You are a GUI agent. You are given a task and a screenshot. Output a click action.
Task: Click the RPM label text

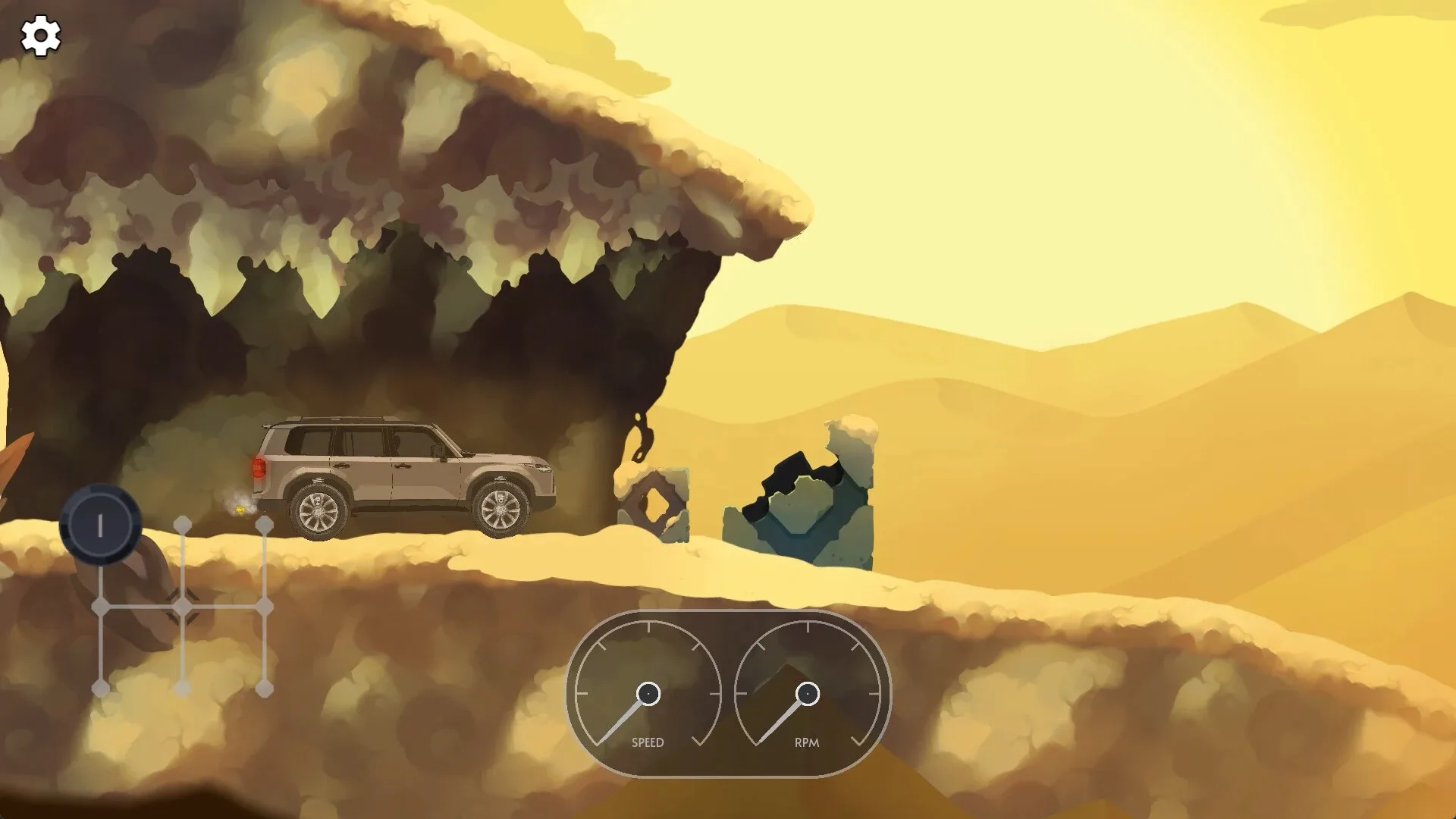point(806,742)
